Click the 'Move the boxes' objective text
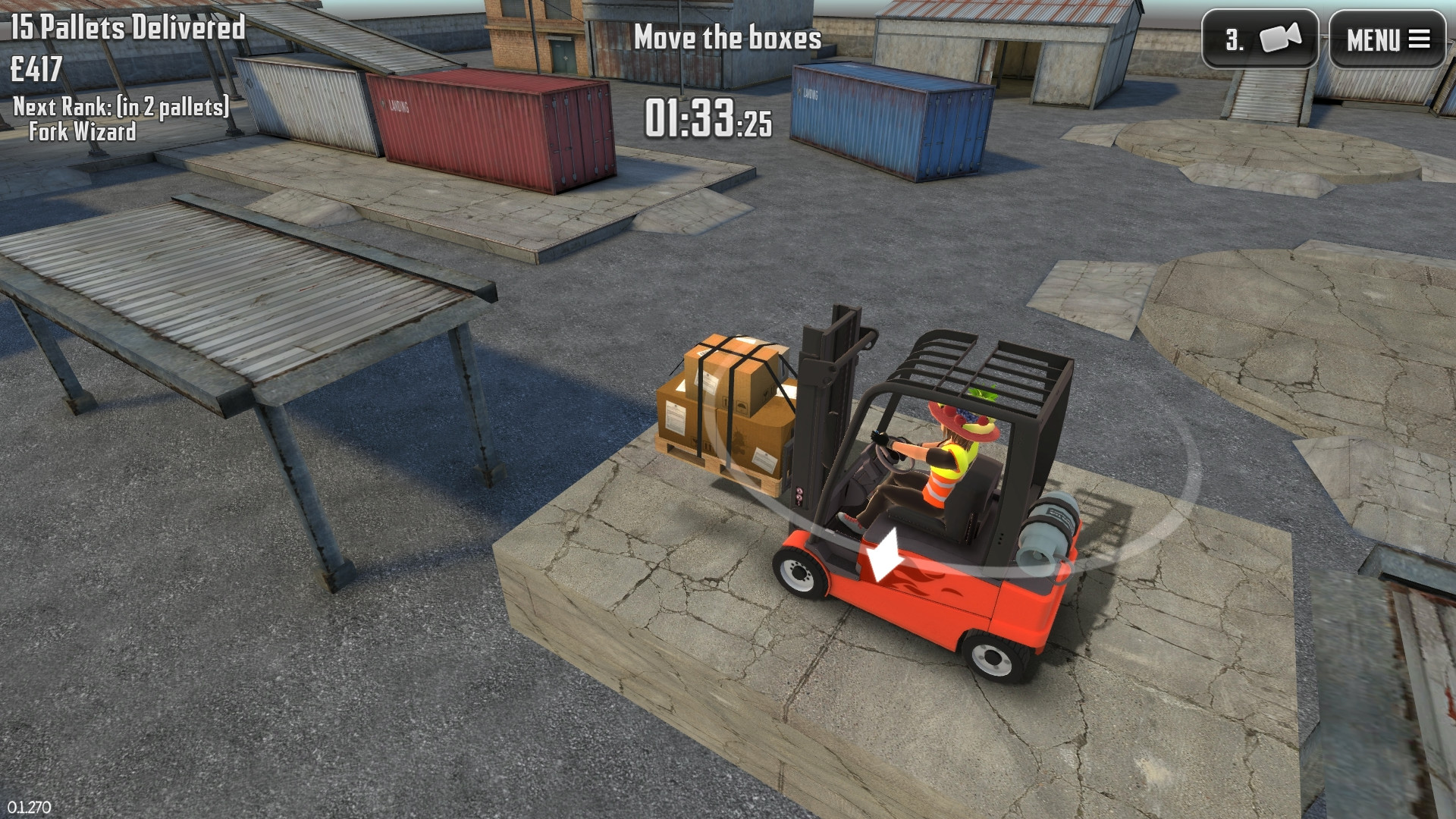Viewport: 1456px width, 819px height. tap(730, 39)
